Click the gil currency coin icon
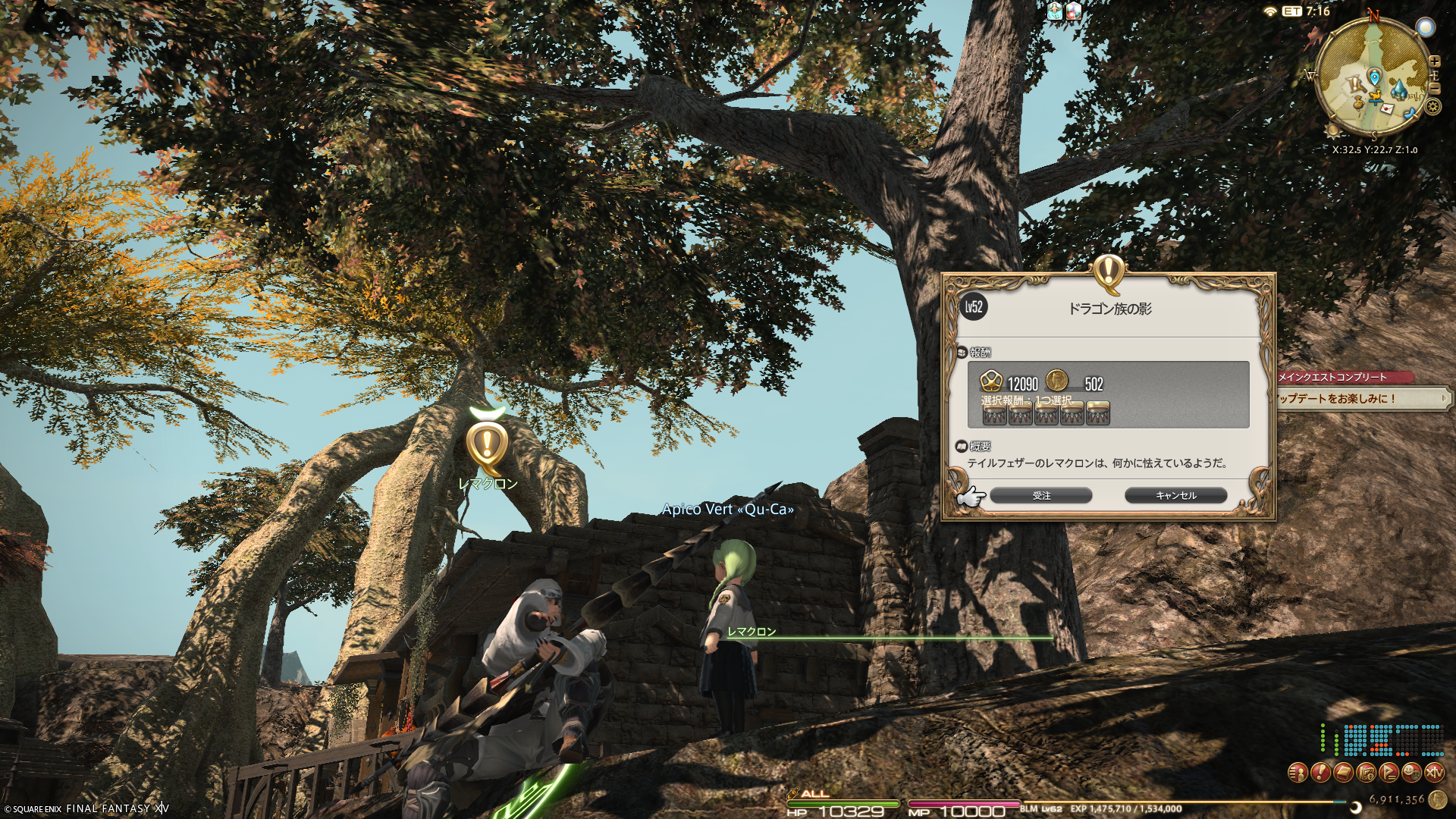This screenshot has height=819, width=1456. [x=1437, y=799]
